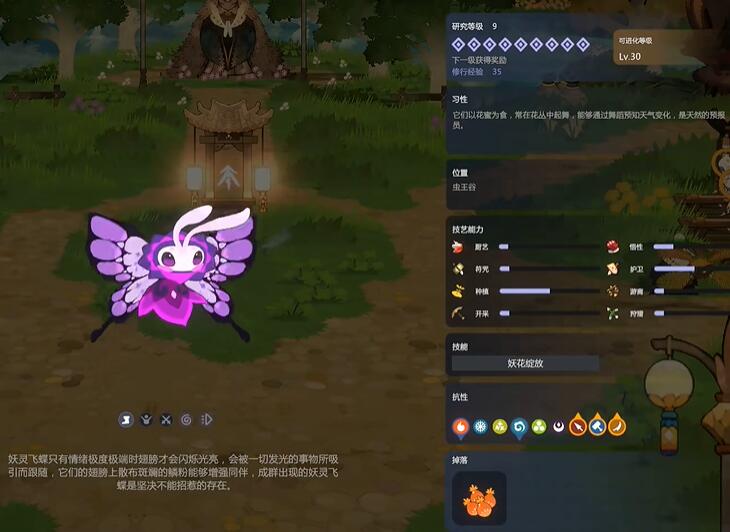
Task: Open the orange seed pouch drop item
Action: pyautogui.click(x=480, y=498)
